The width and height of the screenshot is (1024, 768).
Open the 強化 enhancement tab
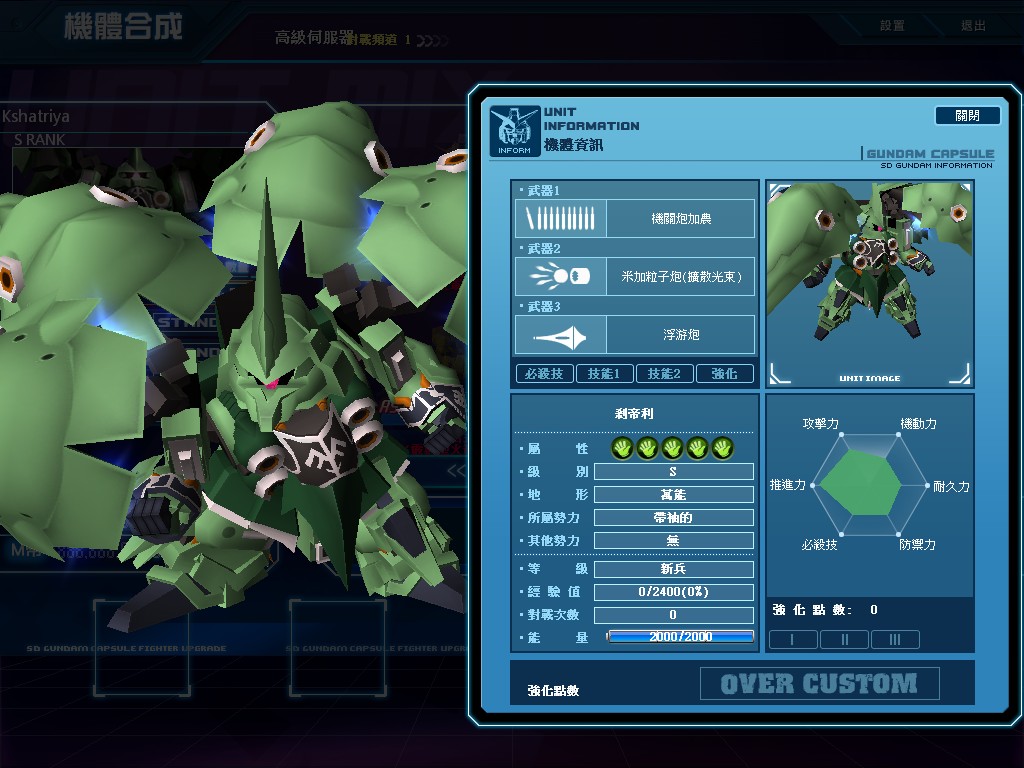coord(725,374)
